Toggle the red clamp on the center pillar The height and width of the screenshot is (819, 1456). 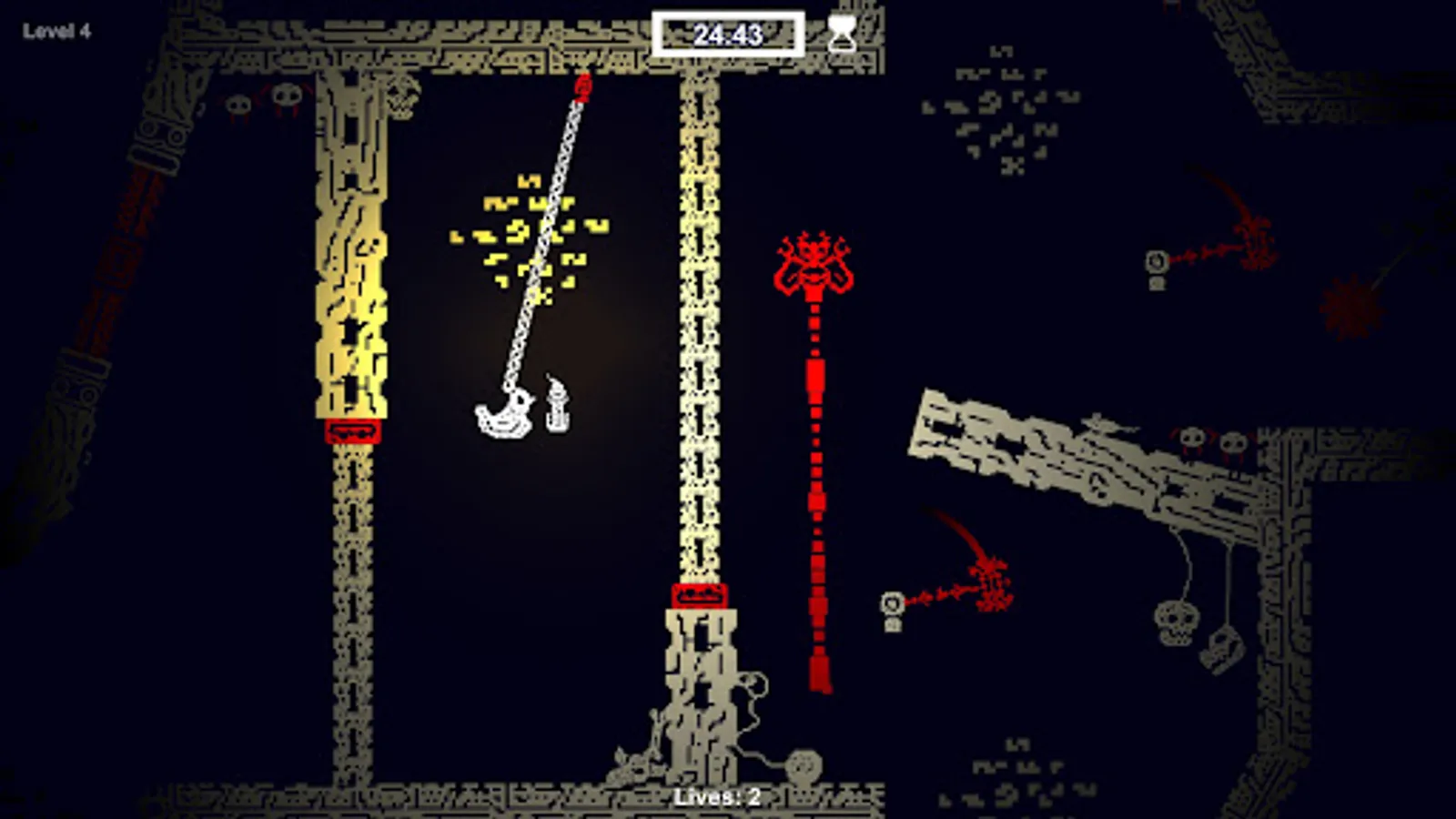[699, 596]
